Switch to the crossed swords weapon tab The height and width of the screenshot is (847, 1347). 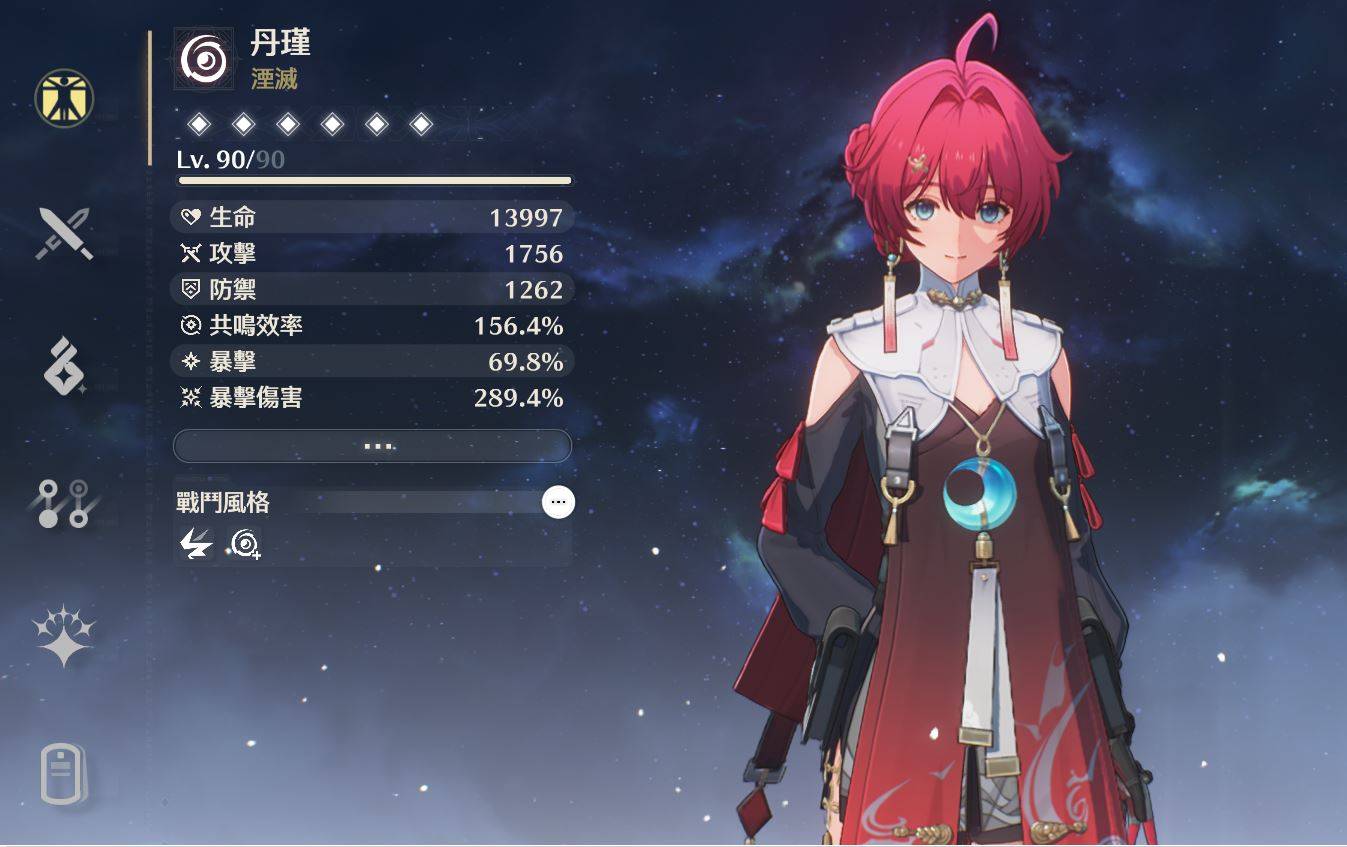(64, 234)
